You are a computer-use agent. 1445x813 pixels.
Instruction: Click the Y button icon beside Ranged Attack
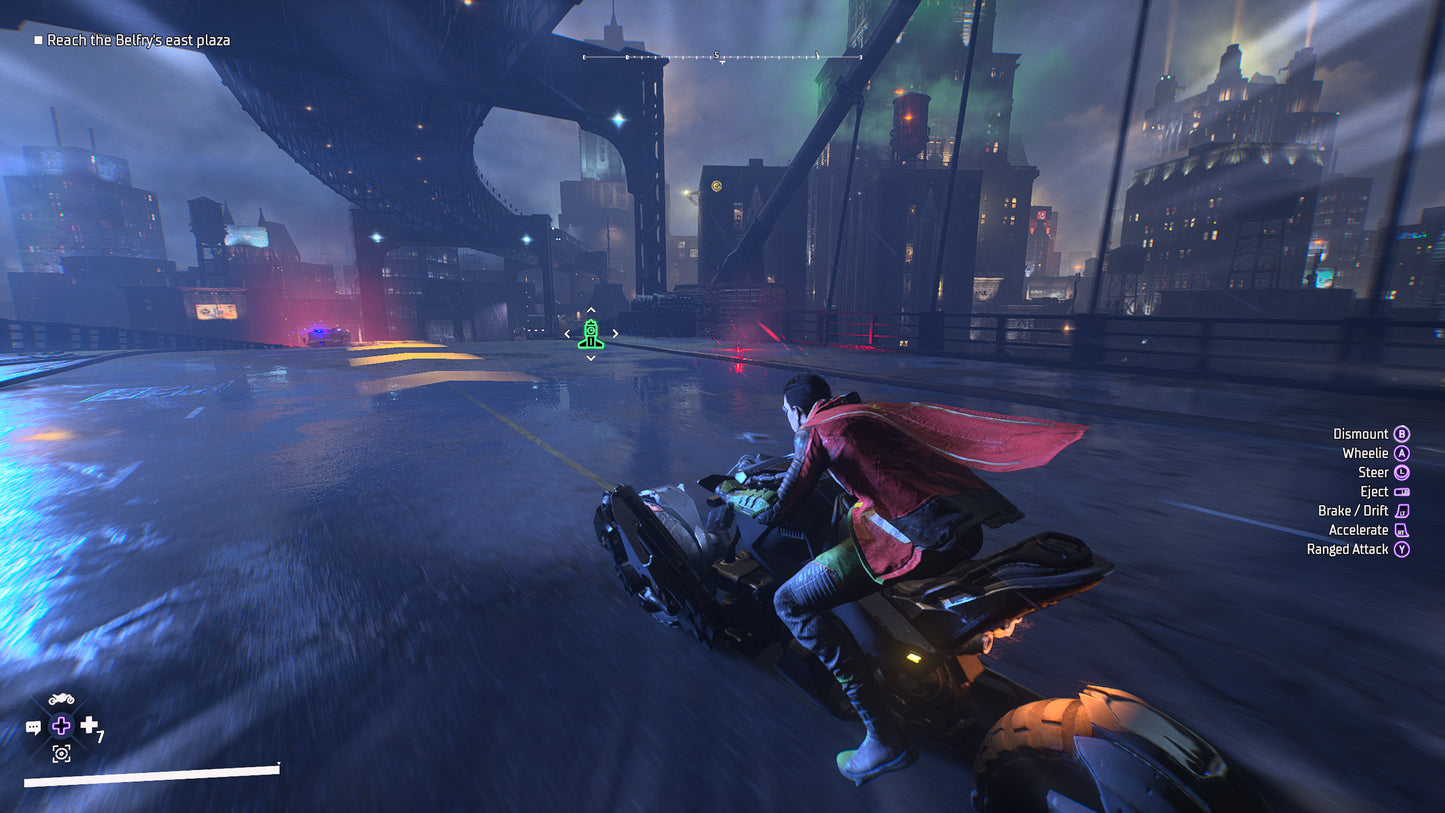click(x=1401, y=549)
